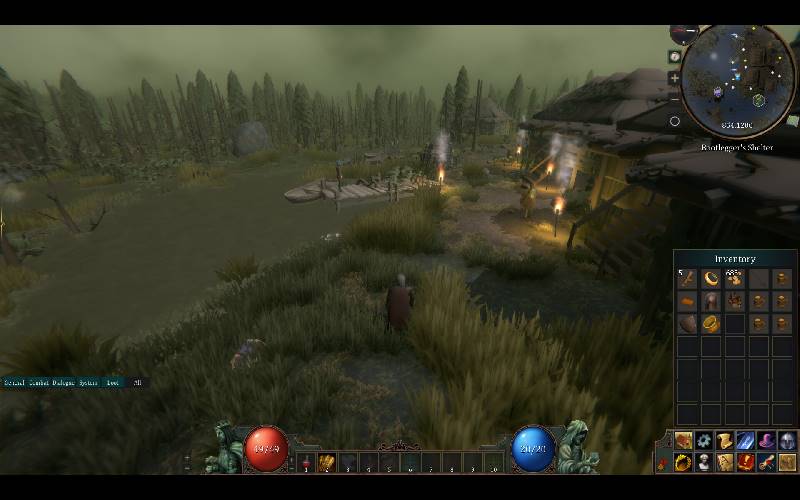Click the purple wizard hat icon
800x500 pixels.
coord(767,441)
